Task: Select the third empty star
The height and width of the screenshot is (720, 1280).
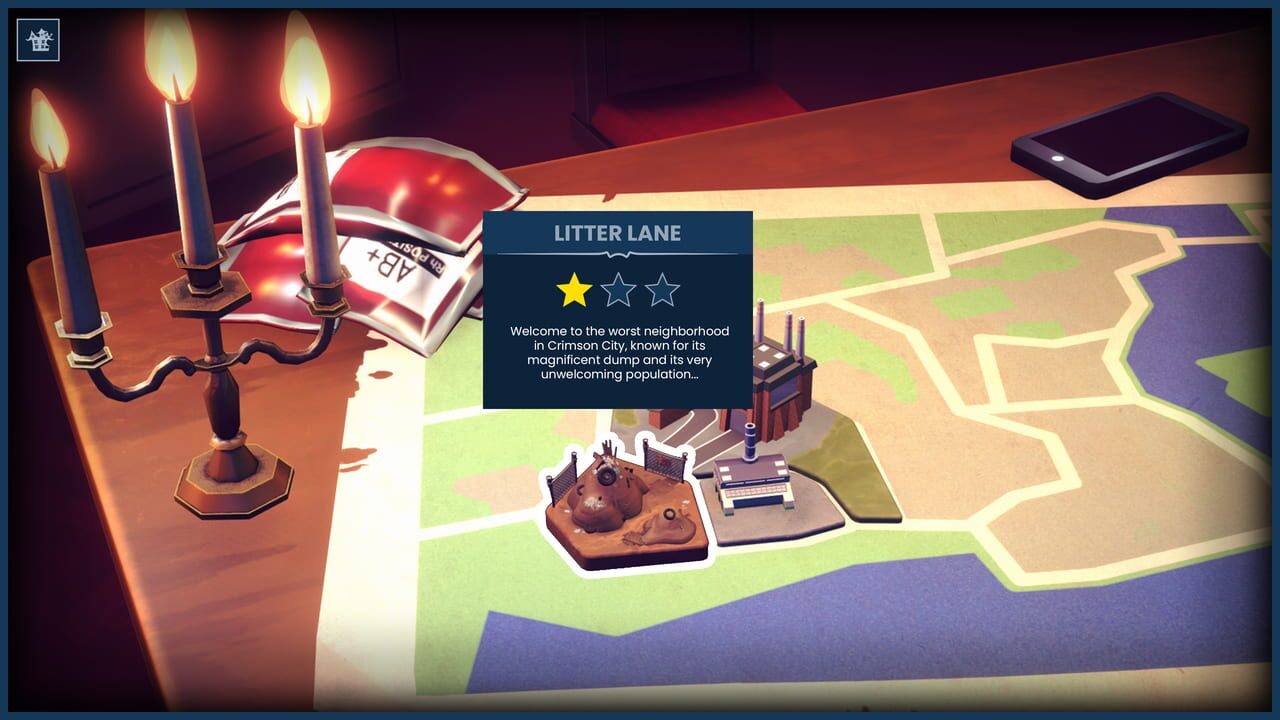Action: 663,291
